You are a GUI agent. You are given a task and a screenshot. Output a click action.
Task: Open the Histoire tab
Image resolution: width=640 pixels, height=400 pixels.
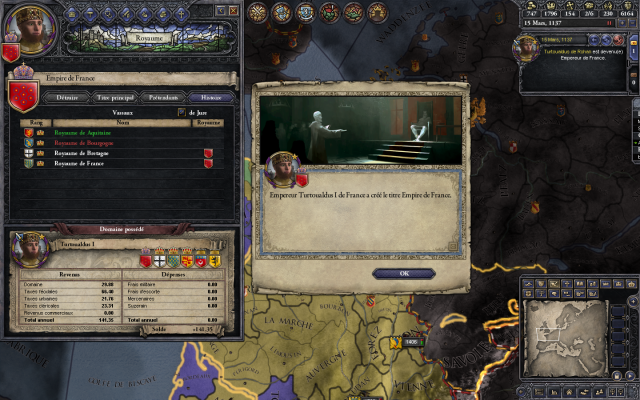211,97
